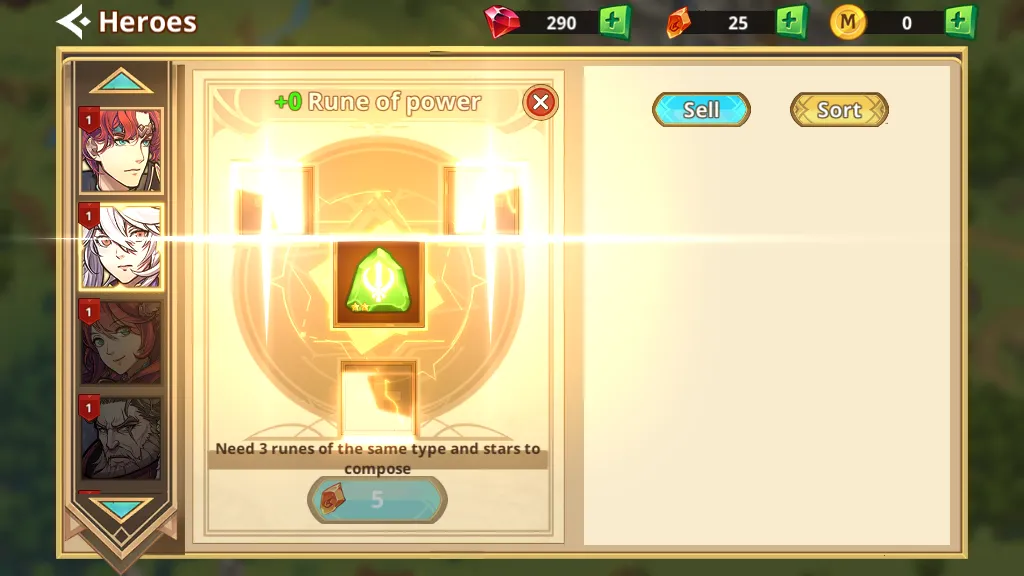The width and height of the screenshot is (1024, 576).
Task: Add more red gems
Action: 615,22
